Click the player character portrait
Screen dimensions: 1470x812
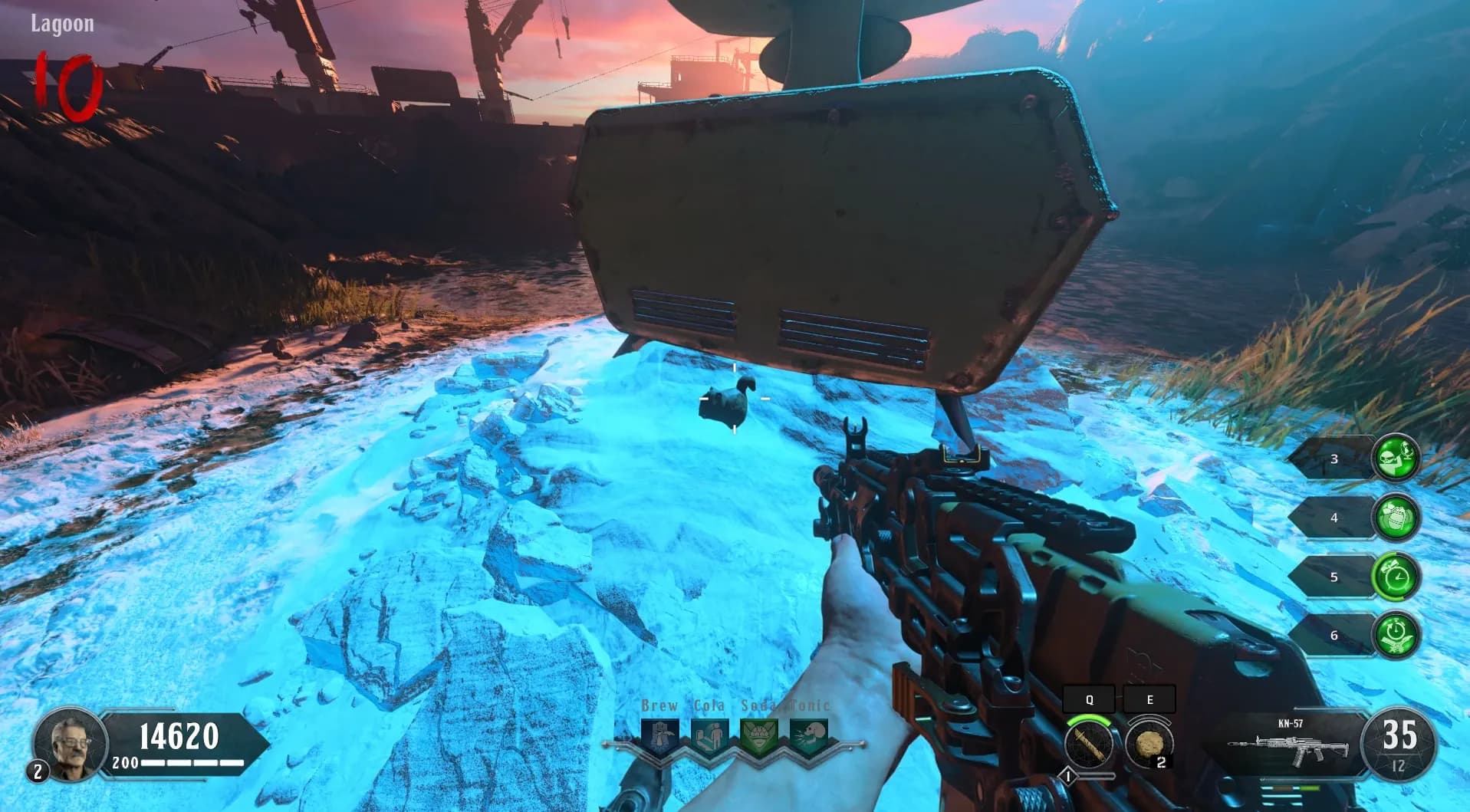[x=68, y=742]
